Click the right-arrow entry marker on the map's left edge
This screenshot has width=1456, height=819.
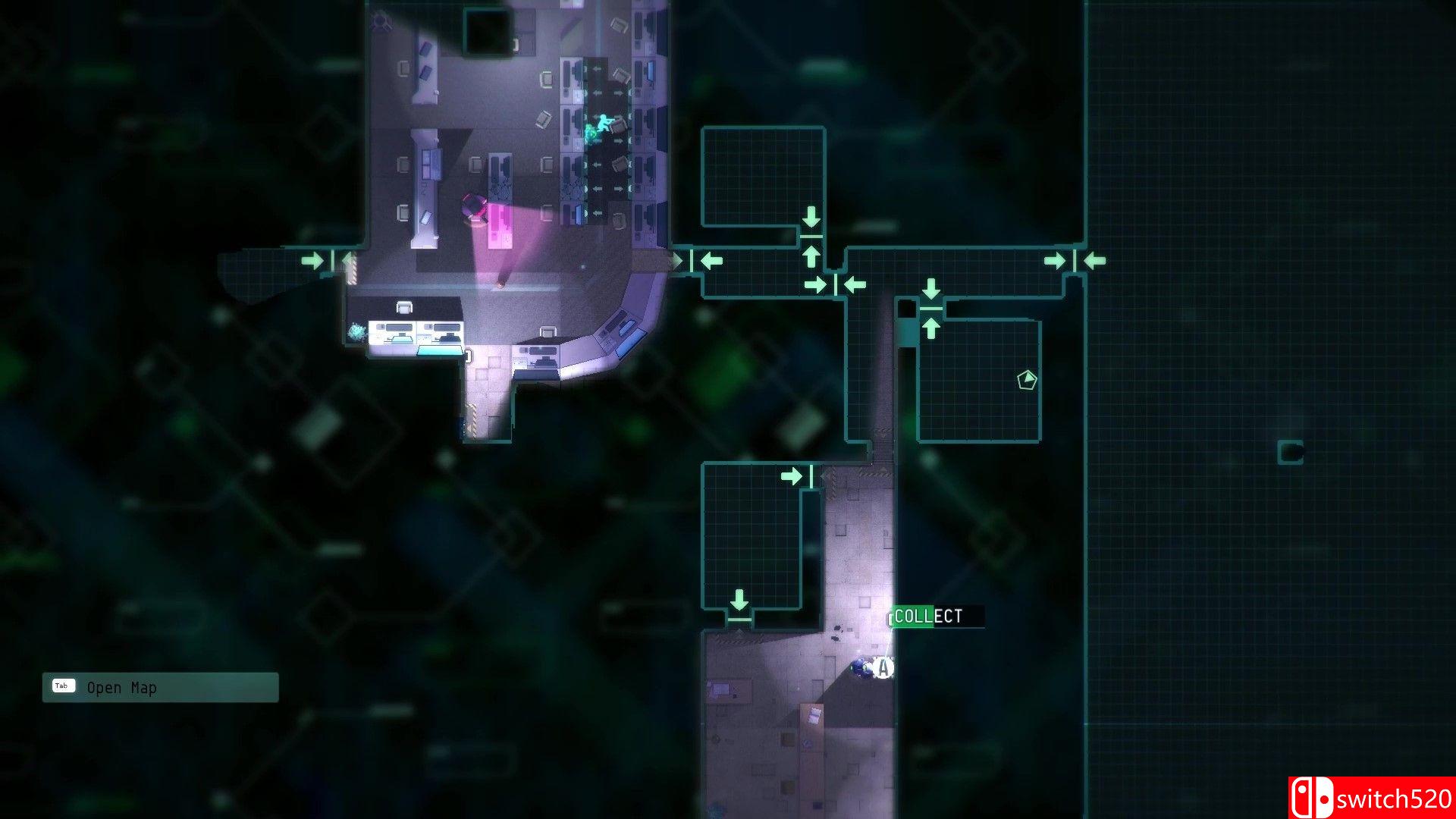pyautogui.click(x=312, y=260)
